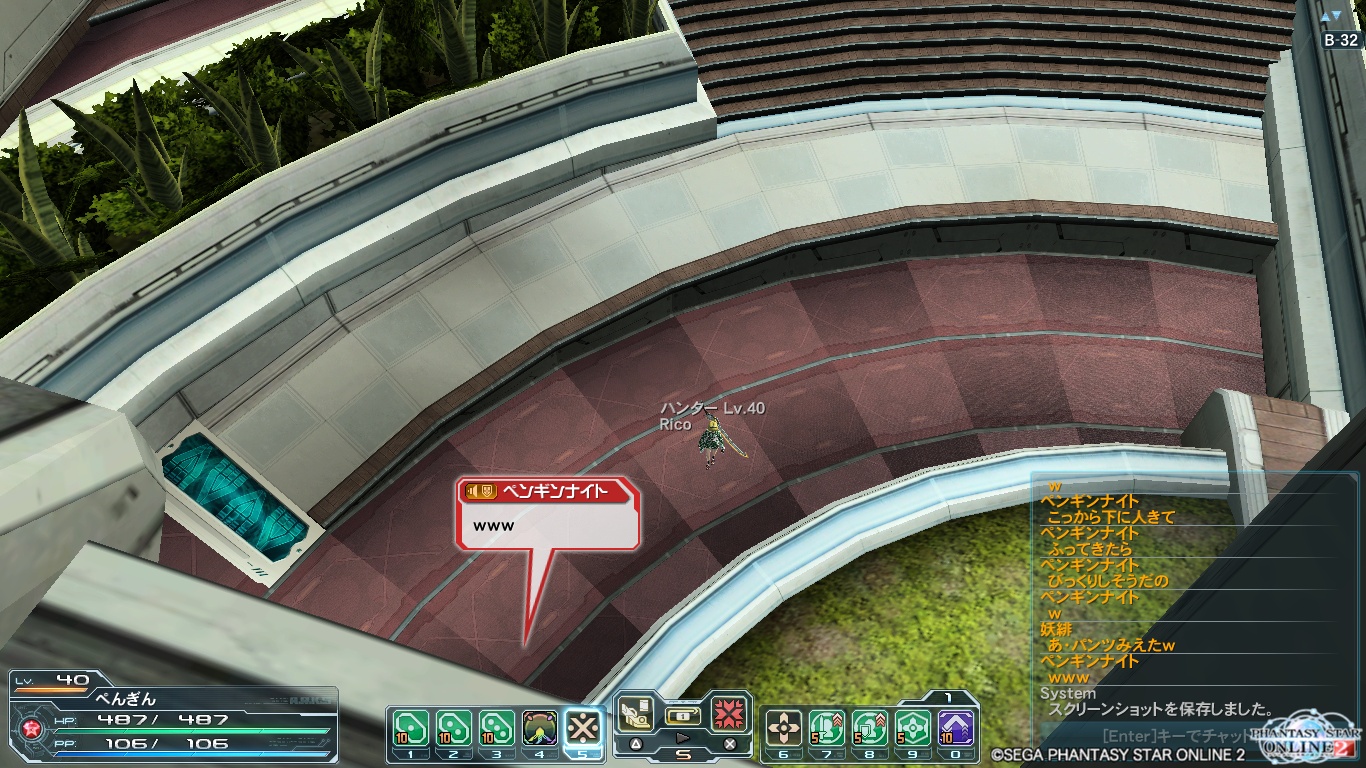Use the one-dot green item in slot 1
The image size is (1366, 768).
410,727
